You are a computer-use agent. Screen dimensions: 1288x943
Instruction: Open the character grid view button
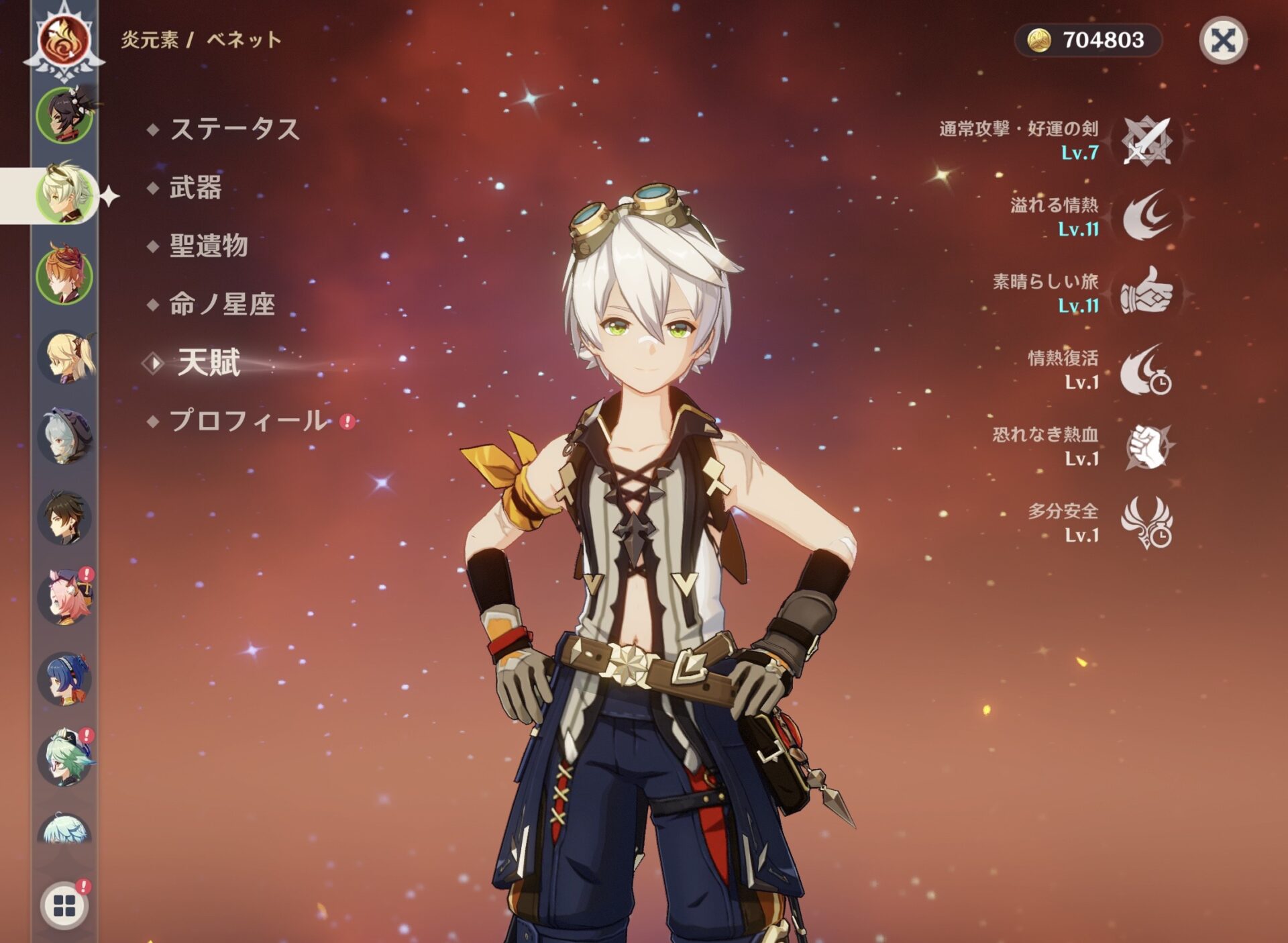(64, 906)
